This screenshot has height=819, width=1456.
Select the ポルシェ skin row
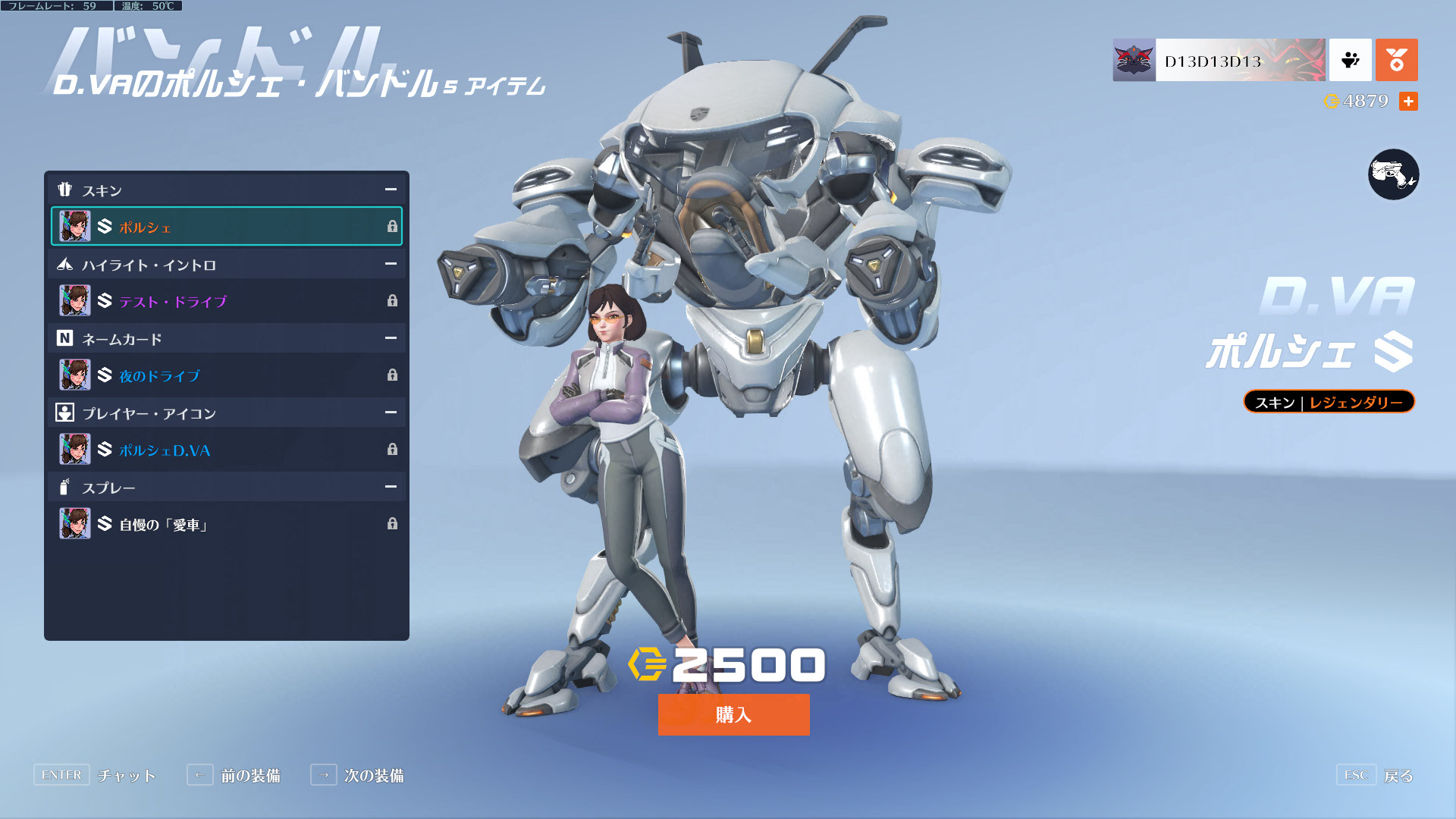point(226,226)
